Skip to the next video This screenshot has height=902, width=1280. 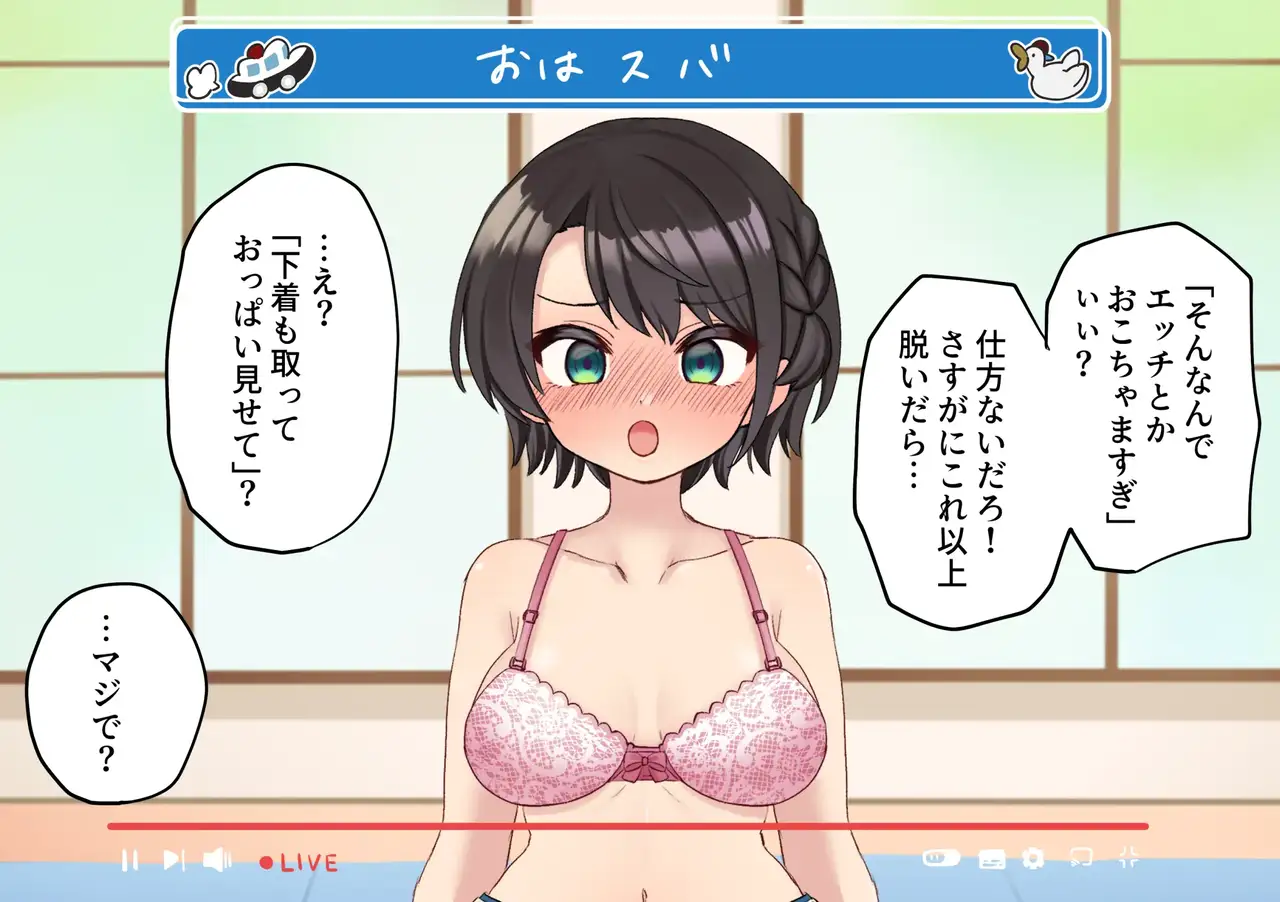point(173,859)
